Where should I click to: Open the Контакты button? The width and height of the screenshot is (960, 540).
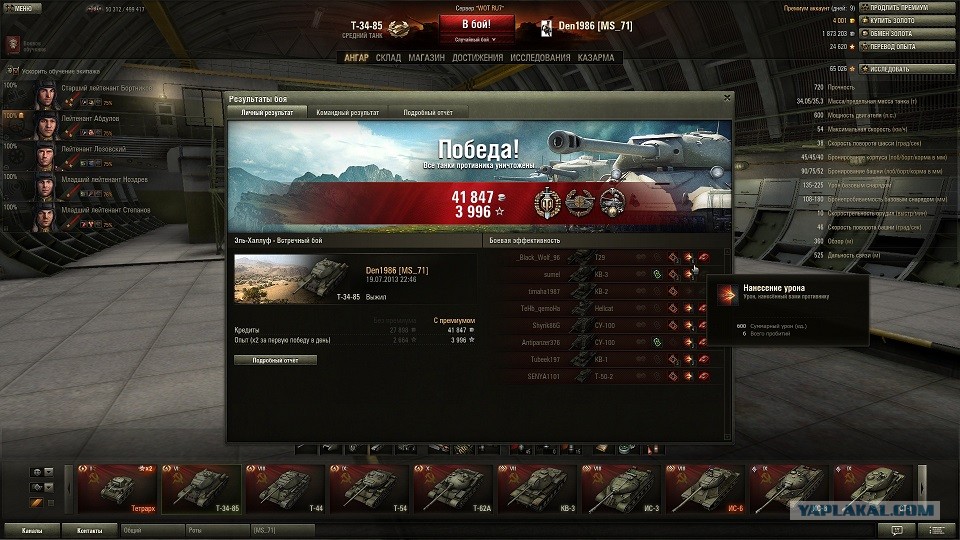point(90,529)
